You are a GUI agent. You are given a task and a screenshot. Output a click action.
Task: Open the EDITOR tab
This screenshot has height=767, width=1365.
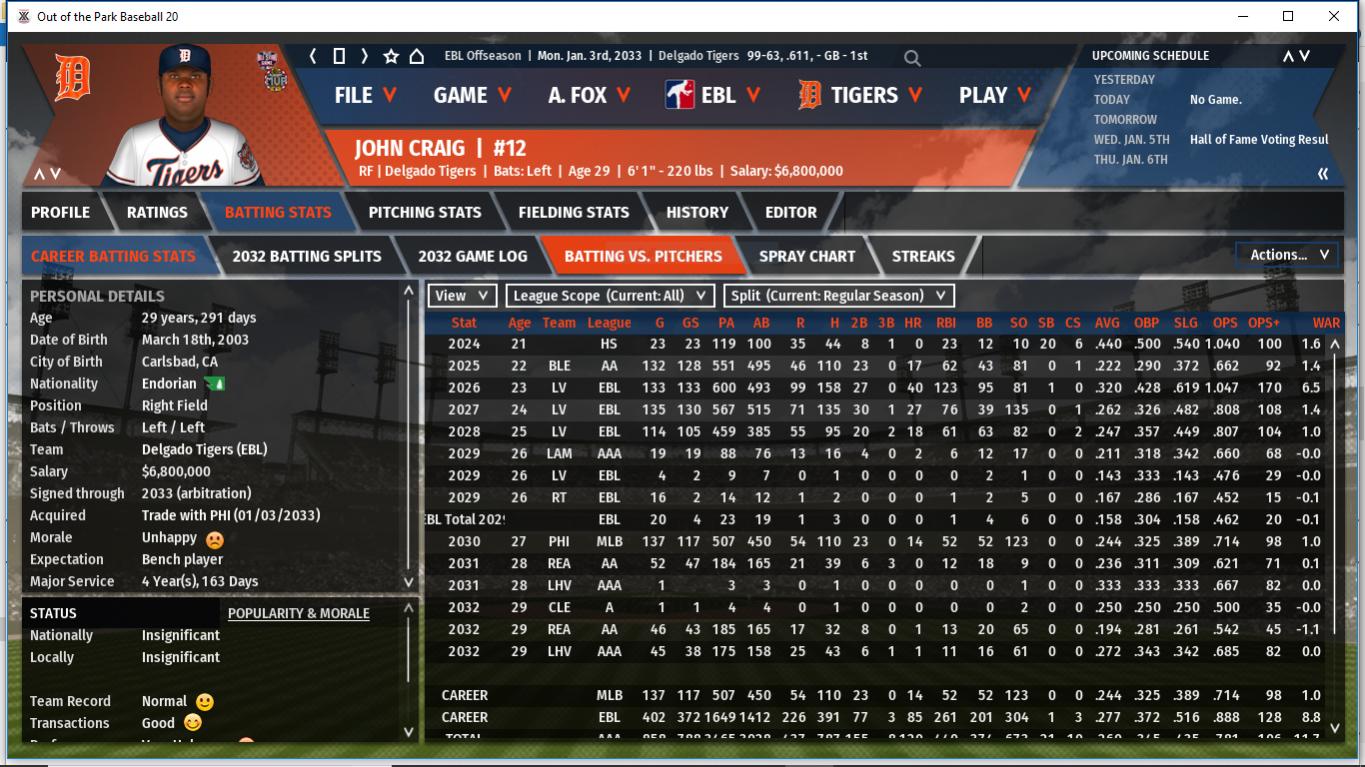(x=791, y=212)
